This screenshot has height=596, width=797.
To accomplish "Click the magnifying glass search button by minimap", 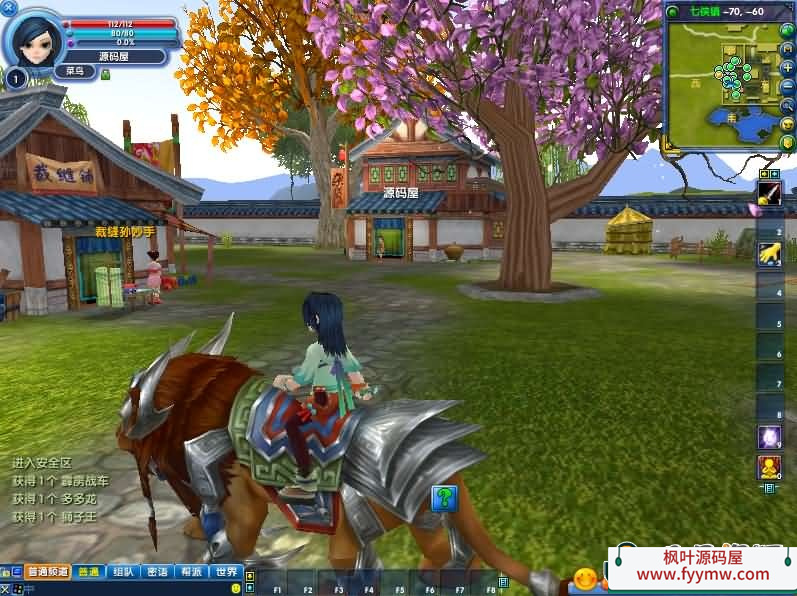I will [x=788, y=104].
